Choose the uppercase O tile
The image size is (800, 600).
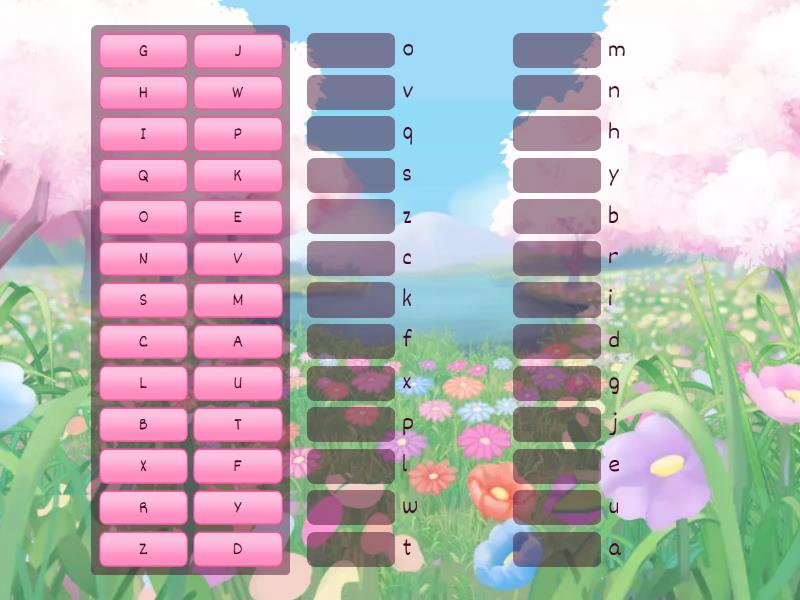[x=143, y=217]
